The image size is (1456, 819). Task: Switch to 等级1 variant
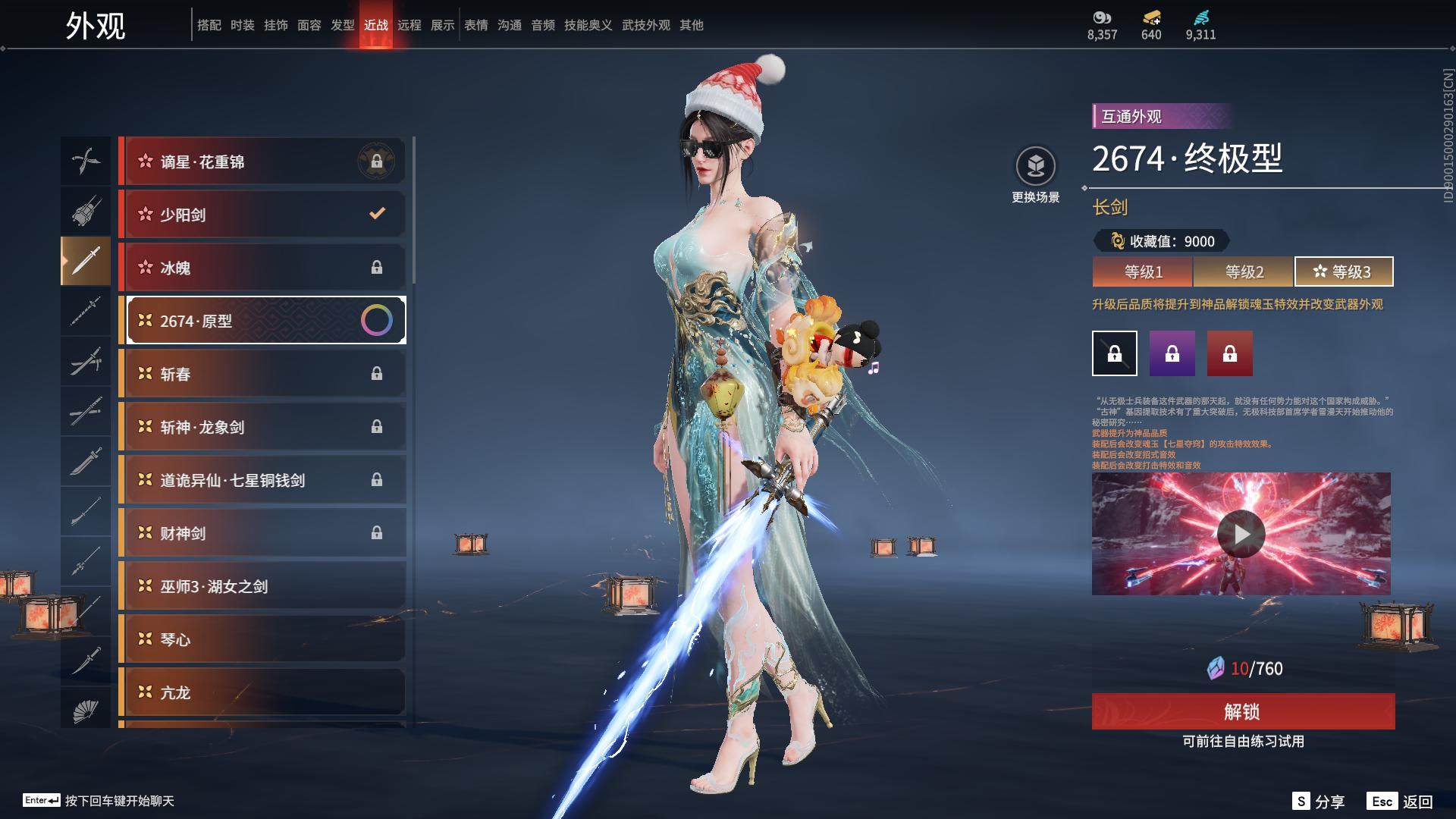pos(1143,271)
